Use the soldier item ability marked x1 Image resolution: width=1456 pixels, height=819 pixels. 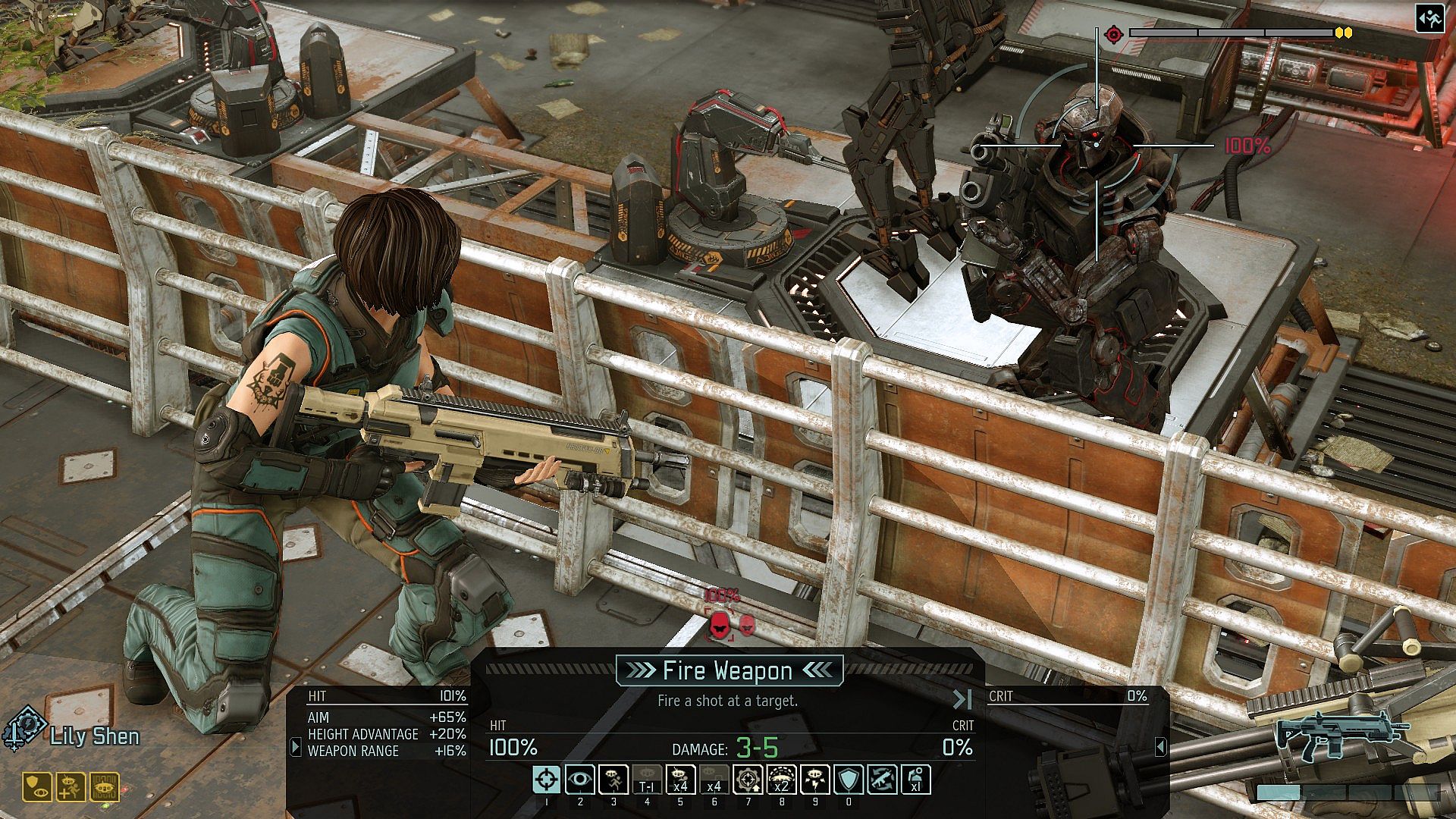(x=915, y=780)
